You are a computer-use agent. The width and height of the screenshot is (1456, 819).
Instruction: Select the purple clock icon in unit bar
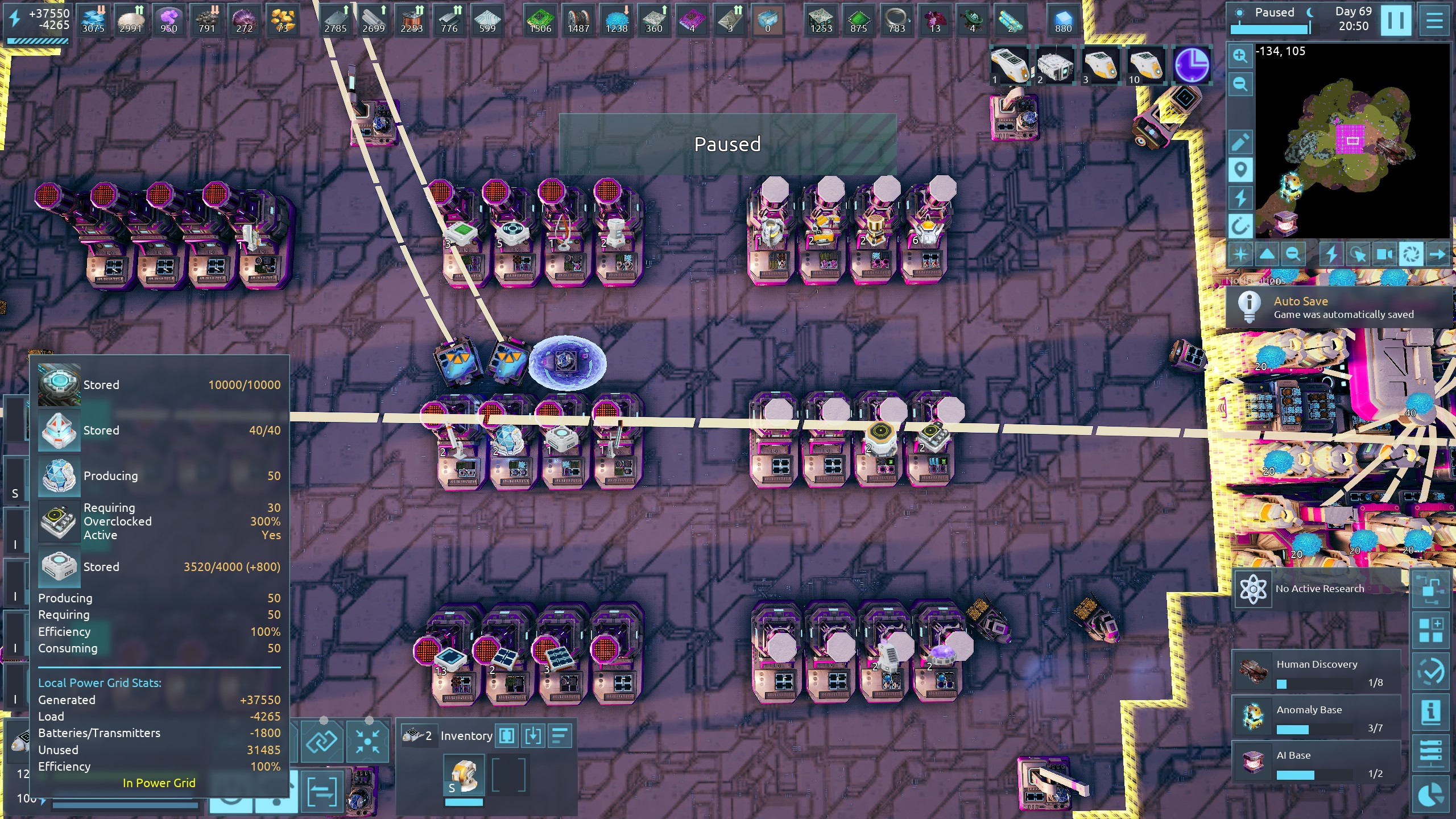point(1192,65)
